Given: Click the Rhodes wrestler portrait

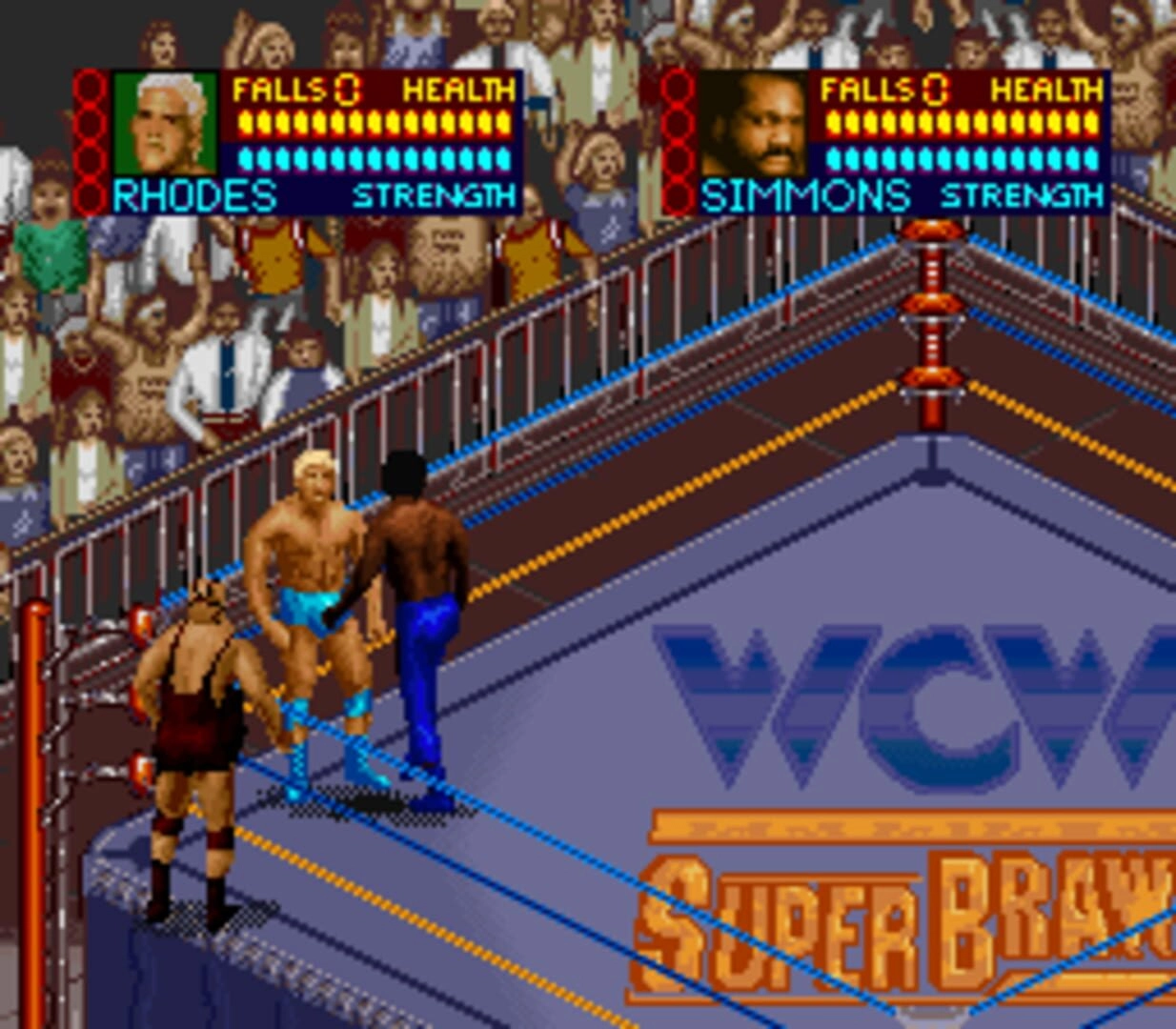Looking at the screenshot, I should click(166, 124).
